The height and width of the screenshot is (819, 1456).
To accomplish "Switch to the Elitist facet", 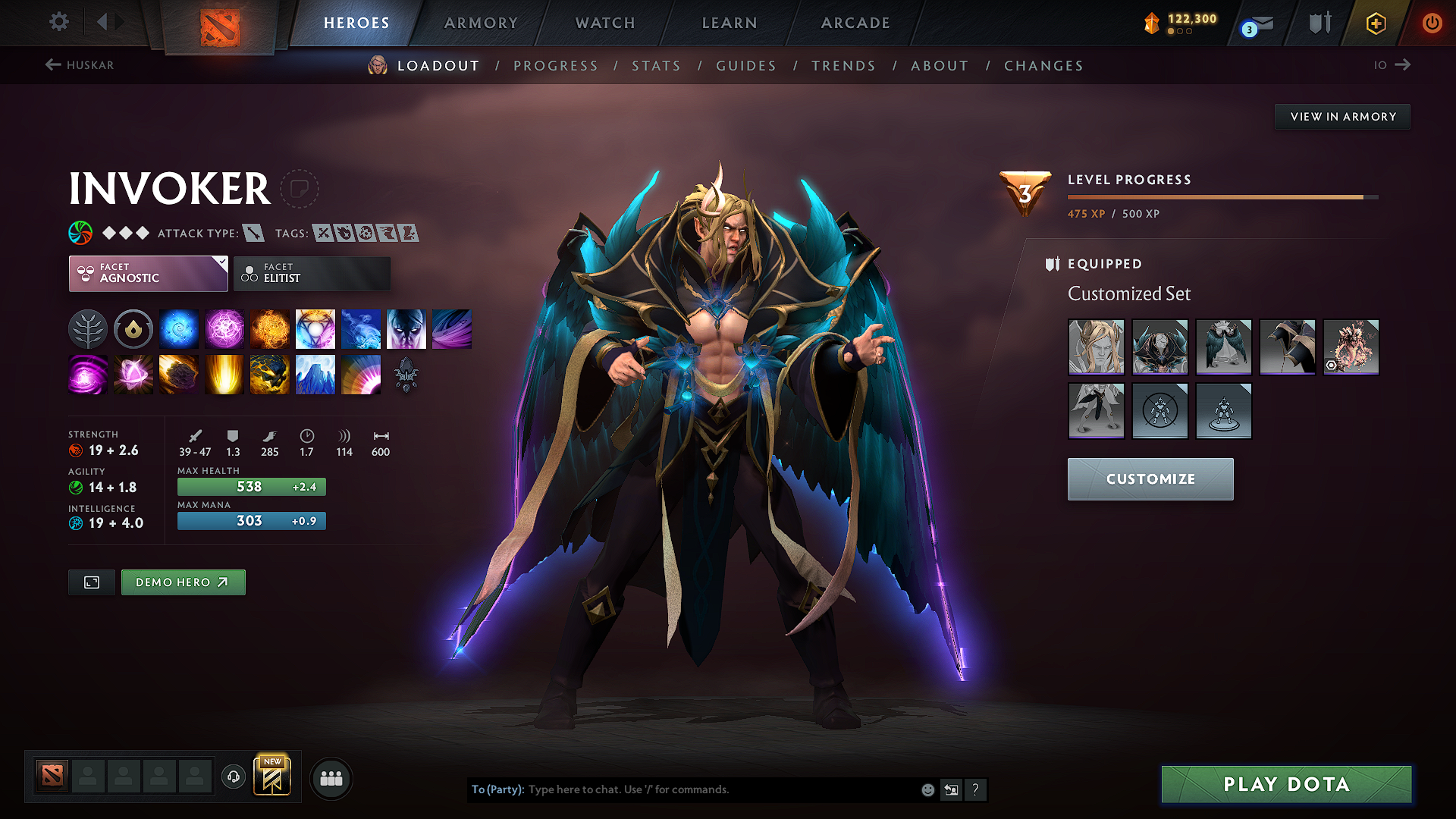I will 311,273.
